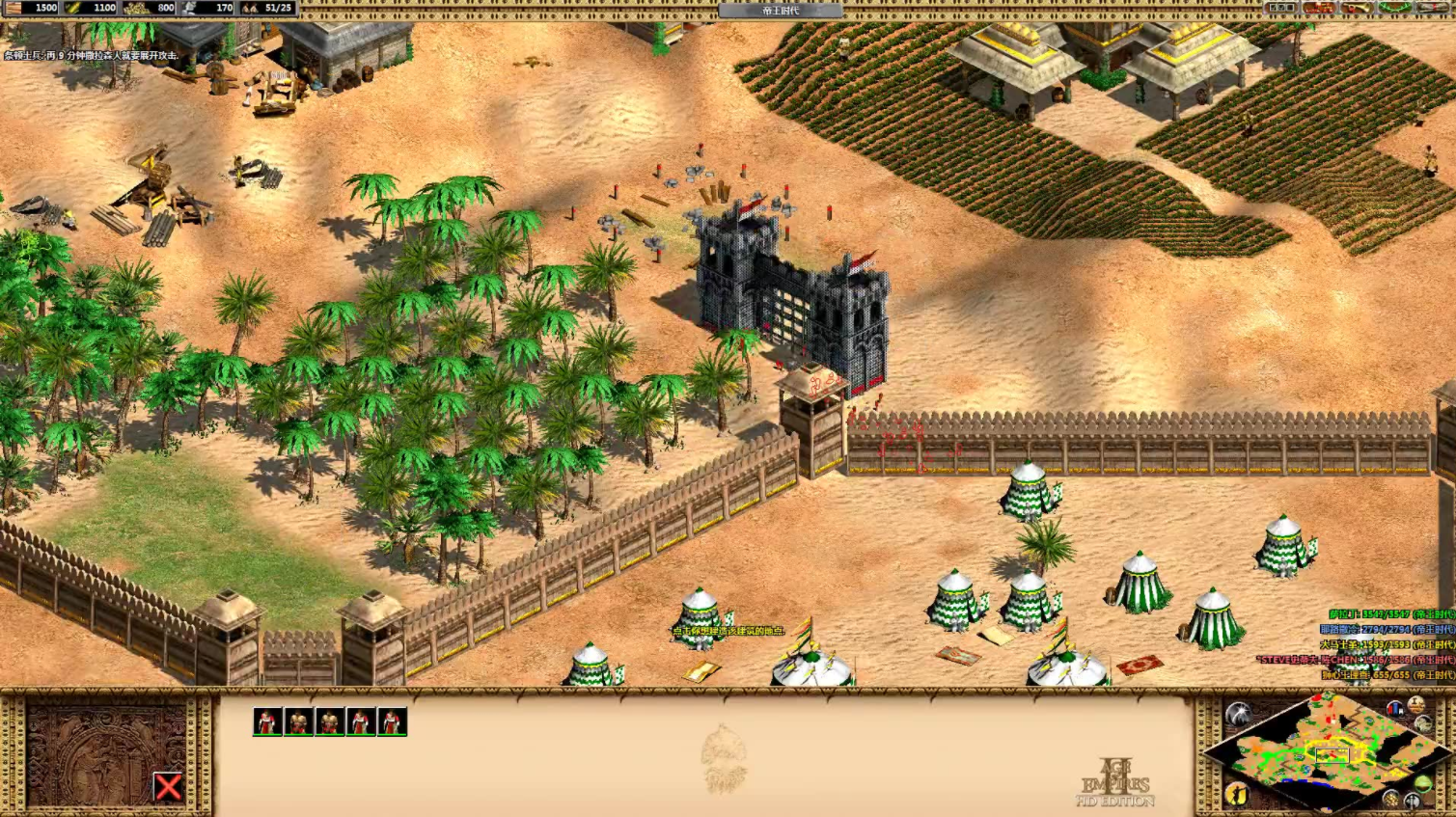
Task: Open the game menu scroll icon
Action: click(x=1433, y=8)
